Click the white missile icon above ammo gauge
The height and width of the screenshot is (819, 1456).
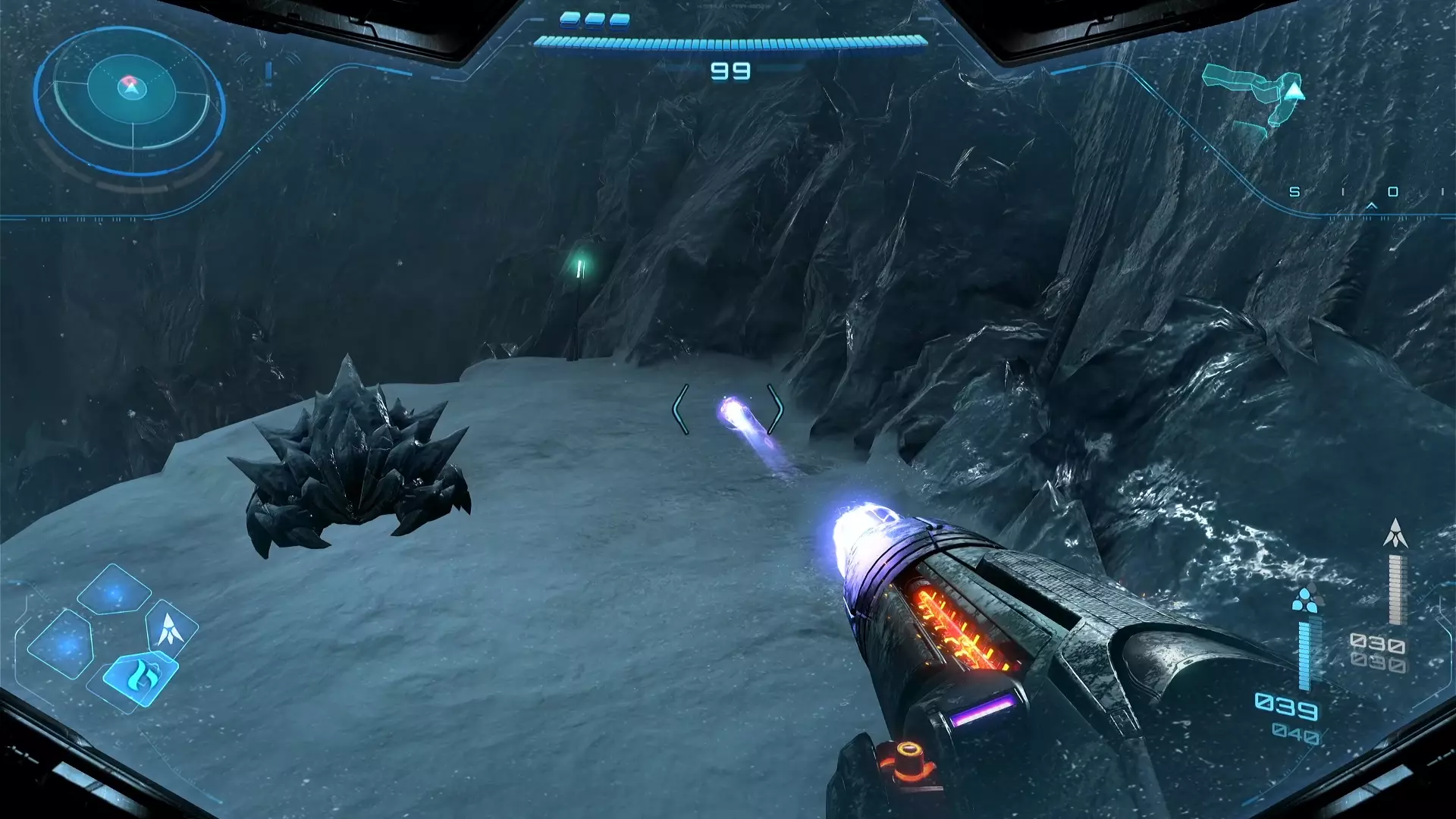(1395, 534)
